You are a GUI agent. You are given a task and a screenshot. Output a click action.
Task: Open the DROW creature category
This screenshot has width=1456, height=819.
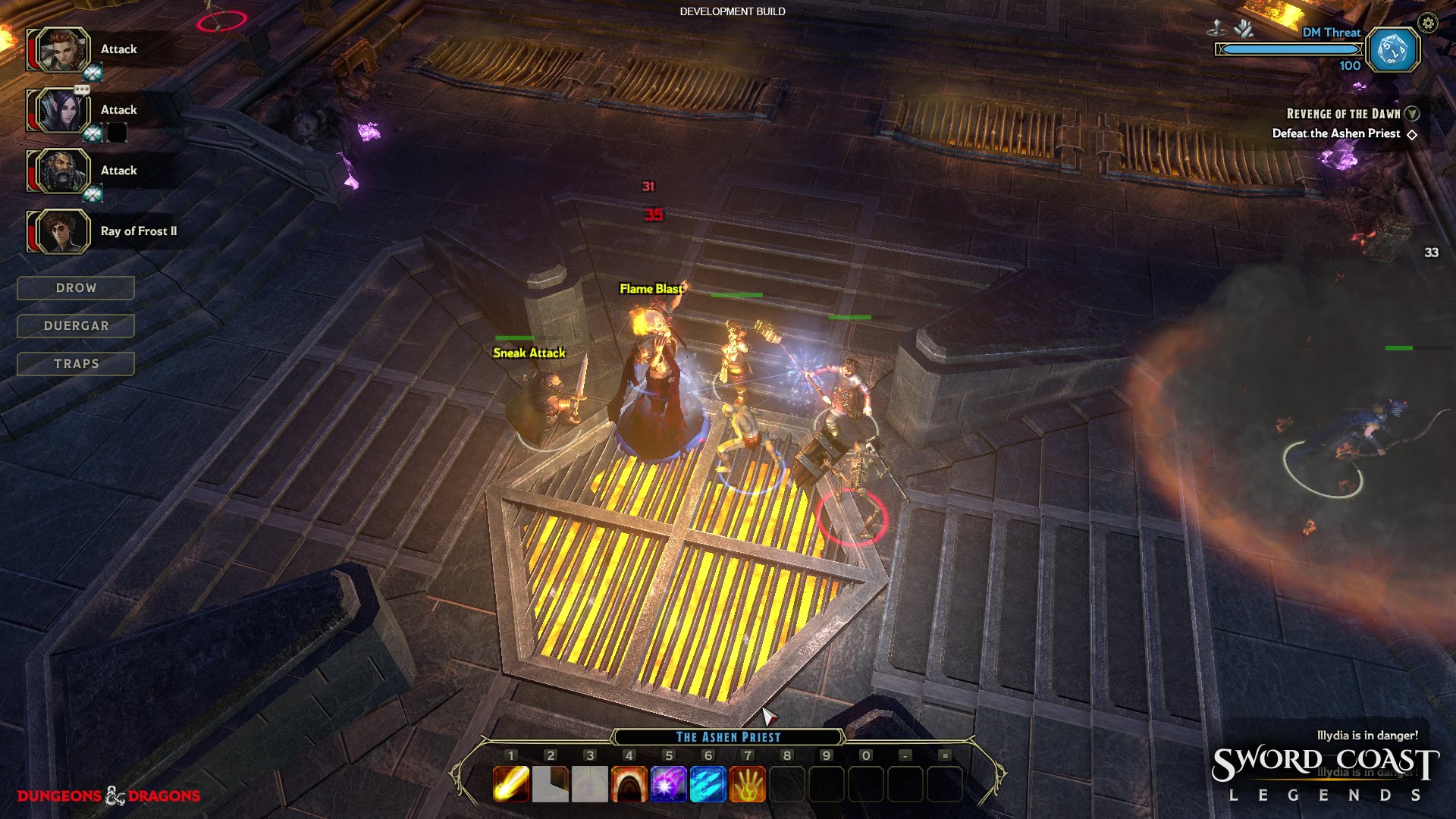76,288
